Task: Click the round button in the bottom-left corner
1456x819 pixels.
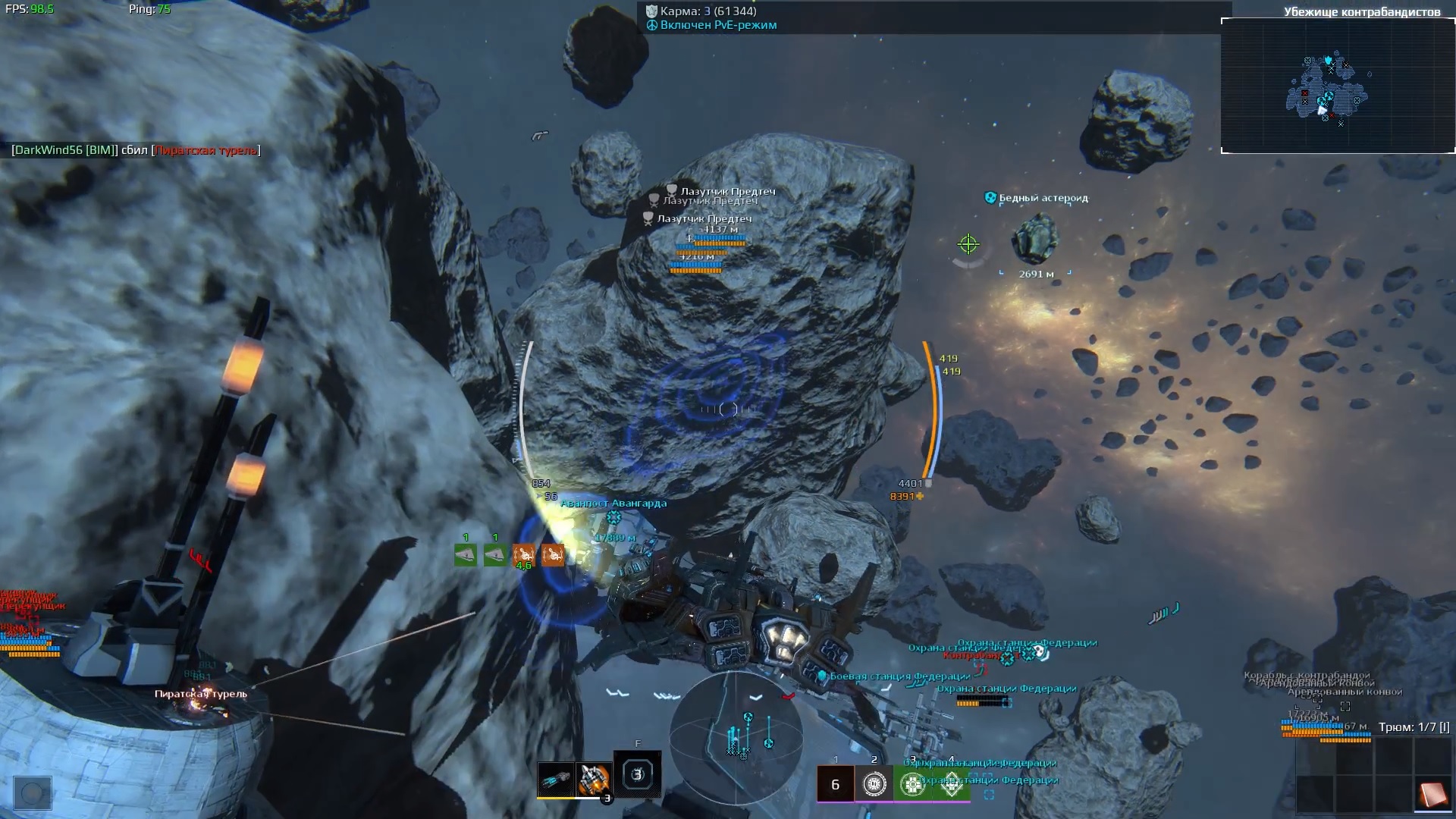Action: pyautogui.click(x=33, y=793)
